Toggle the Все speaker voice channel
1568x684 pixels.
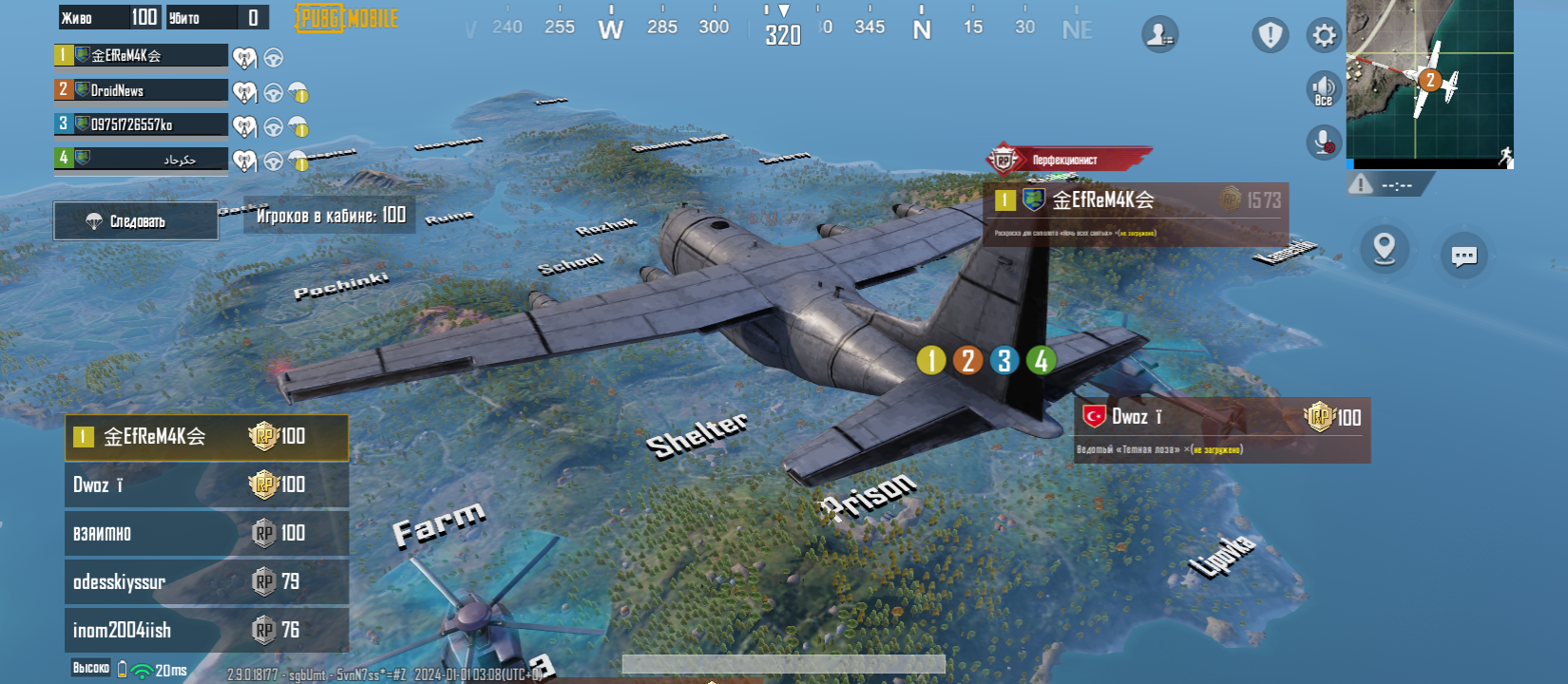tap(1323, 89)
